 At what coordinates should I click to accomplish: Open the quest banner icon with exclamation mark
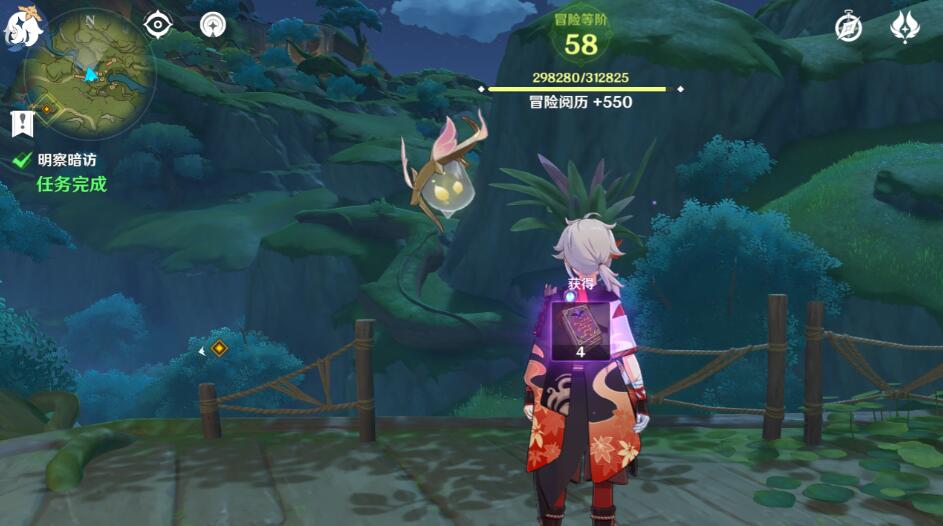tap(21, 123)
